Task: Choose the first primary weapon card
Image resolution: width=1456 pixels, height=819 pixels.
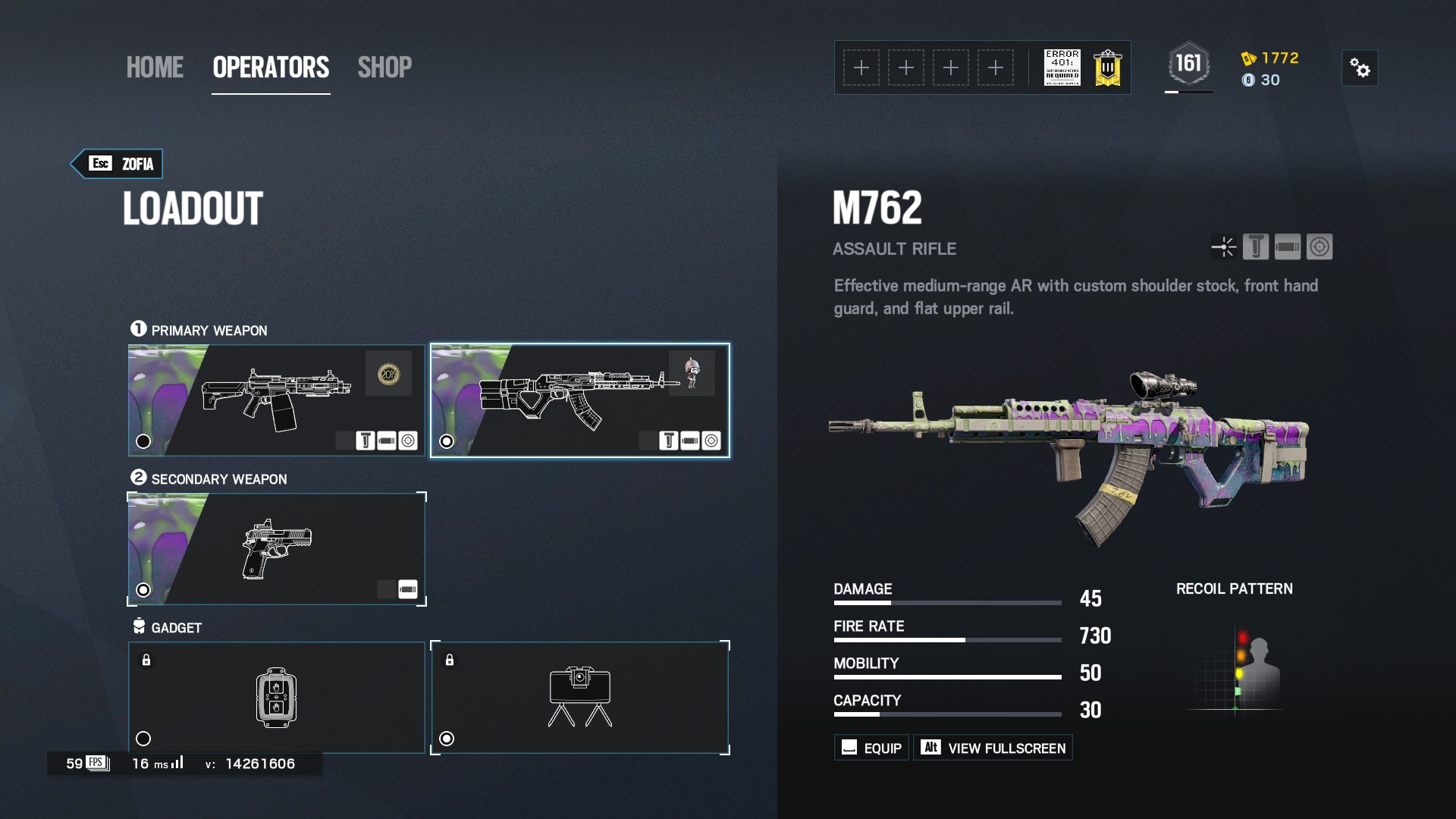Action: click(x=276, y=400)
